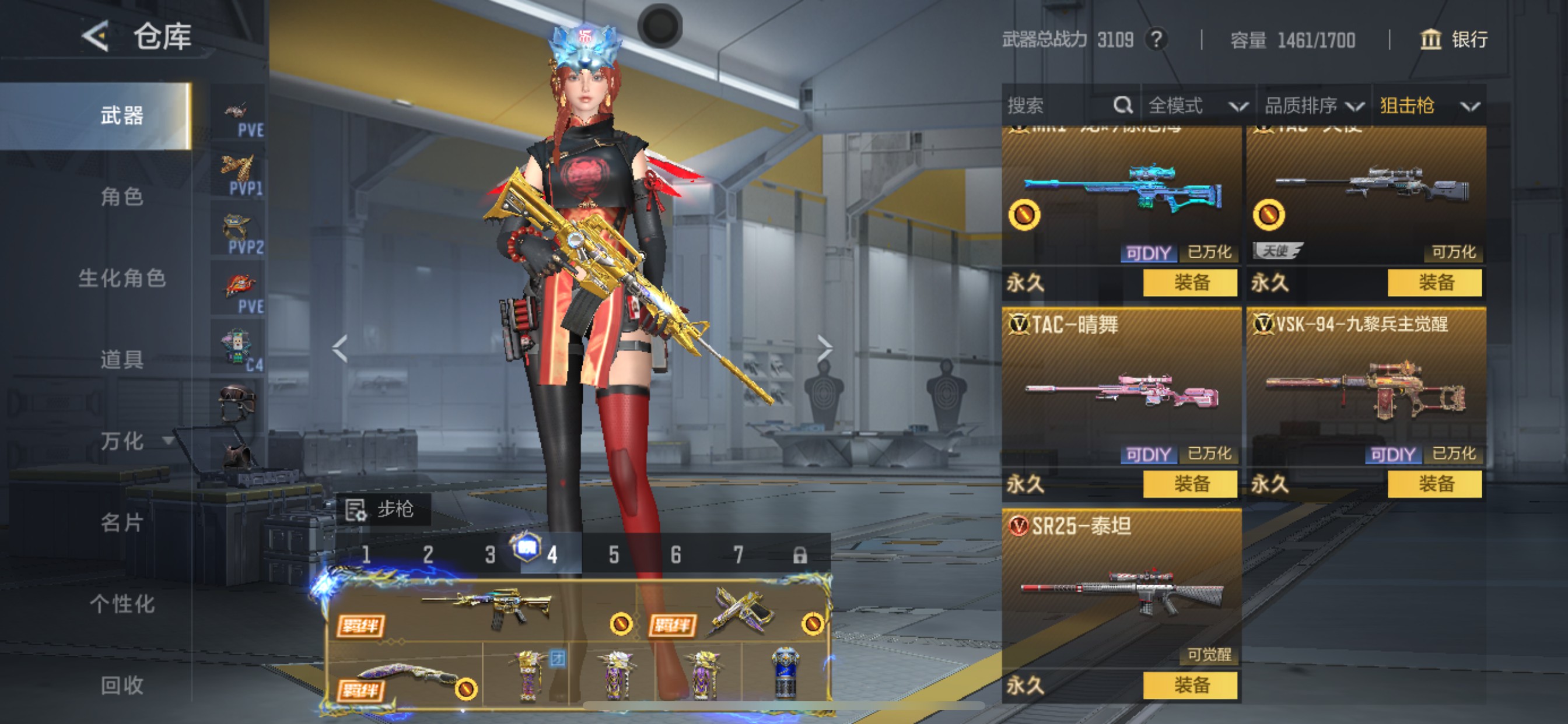The width and height of the screenshot is (1568, 724).
Task: Switch to the 道具 items category
Action: (x=122, y=360)
